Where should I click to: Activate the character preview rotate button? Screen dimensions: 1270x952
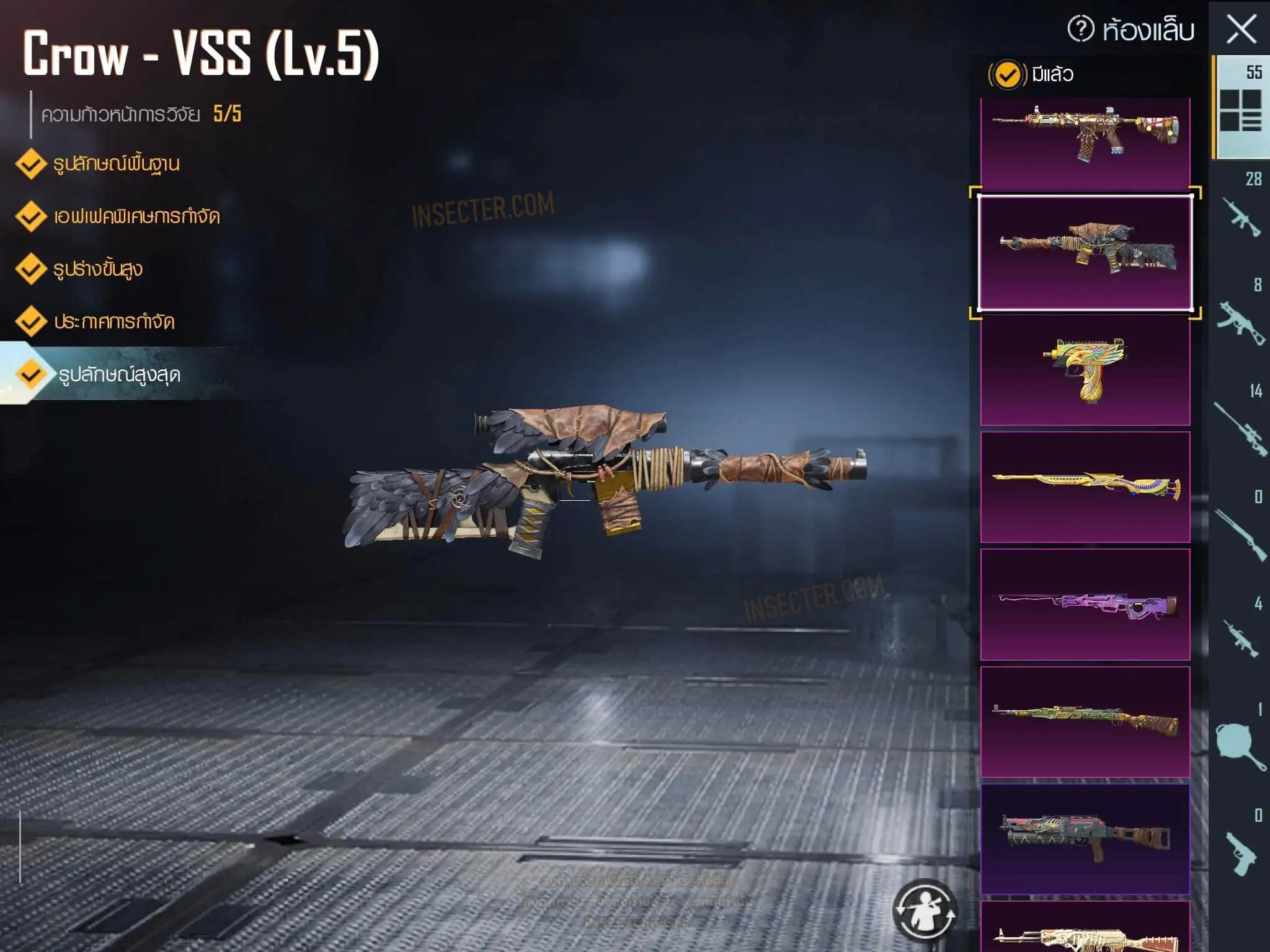coord(925,910)
